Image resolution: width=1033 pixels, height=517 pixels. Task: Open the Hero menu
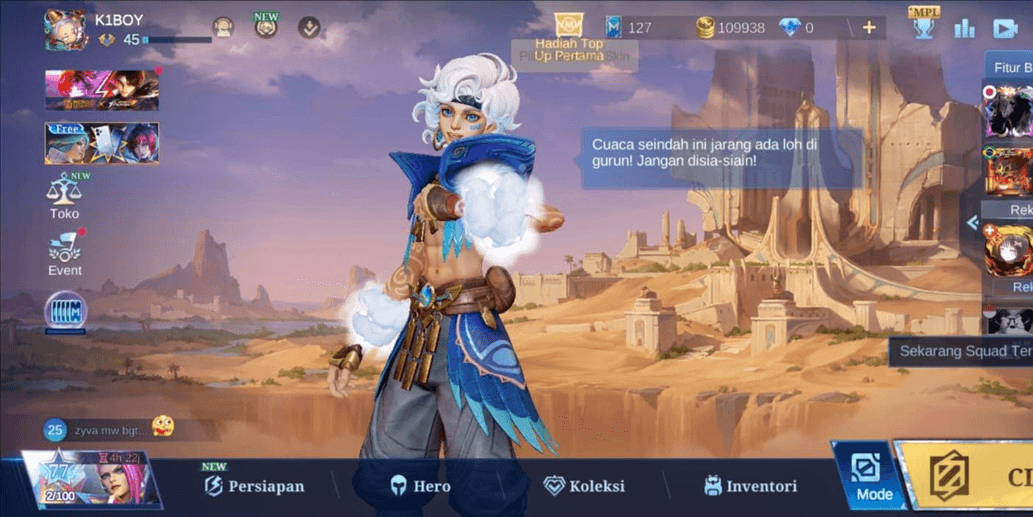click(x=419, y=486)
